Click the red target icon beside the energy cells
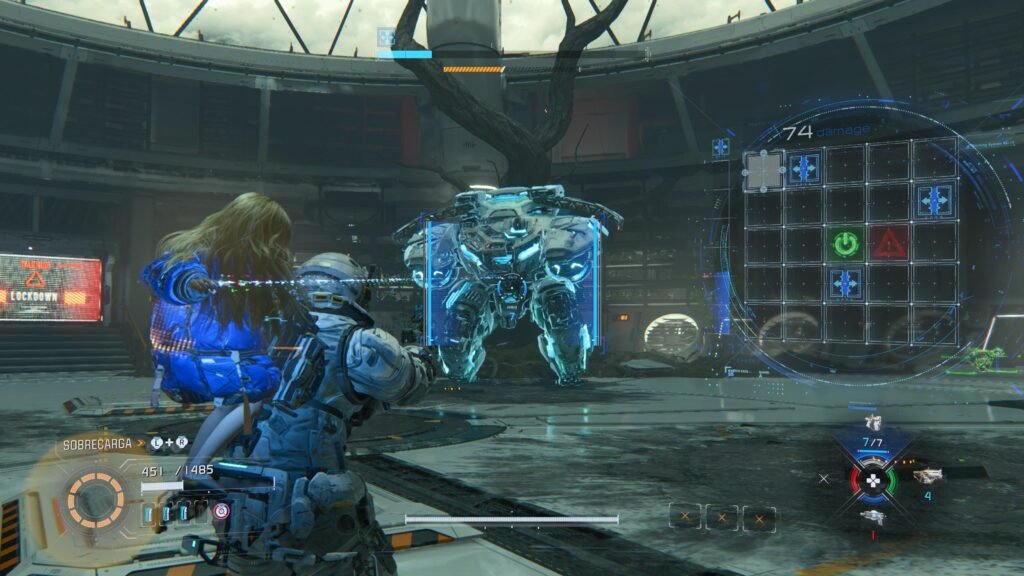 pos(221,511)
